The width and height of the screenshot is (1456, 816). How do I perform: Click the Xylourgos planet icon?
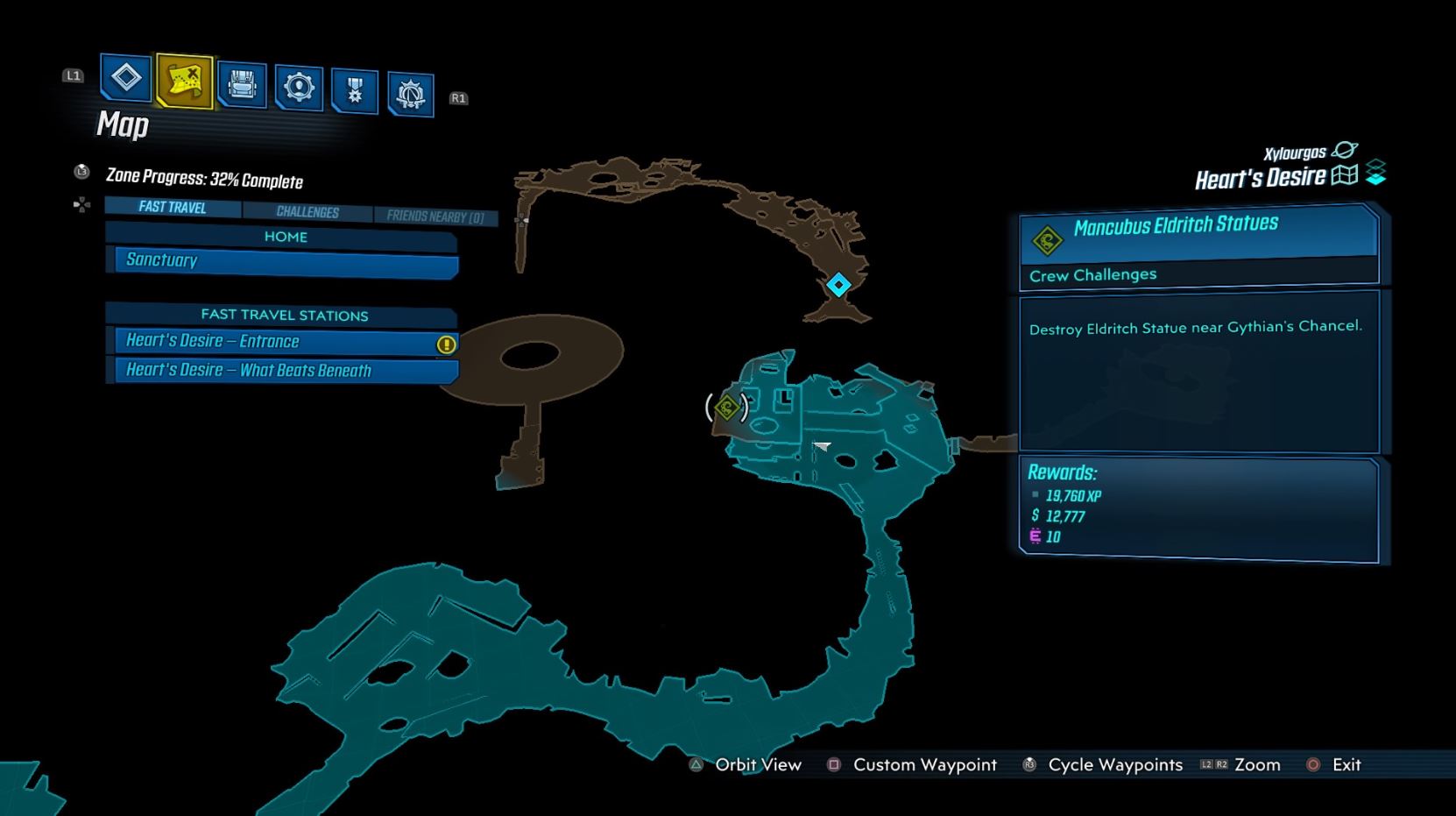tap(1346, 149)
